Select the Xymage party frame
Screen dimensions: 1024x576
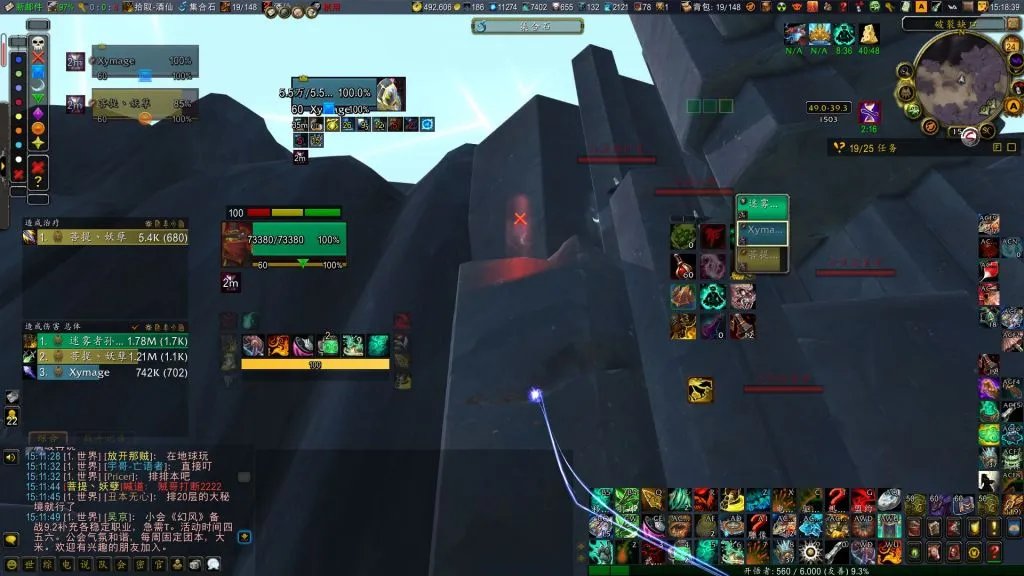tap(144, 62)
